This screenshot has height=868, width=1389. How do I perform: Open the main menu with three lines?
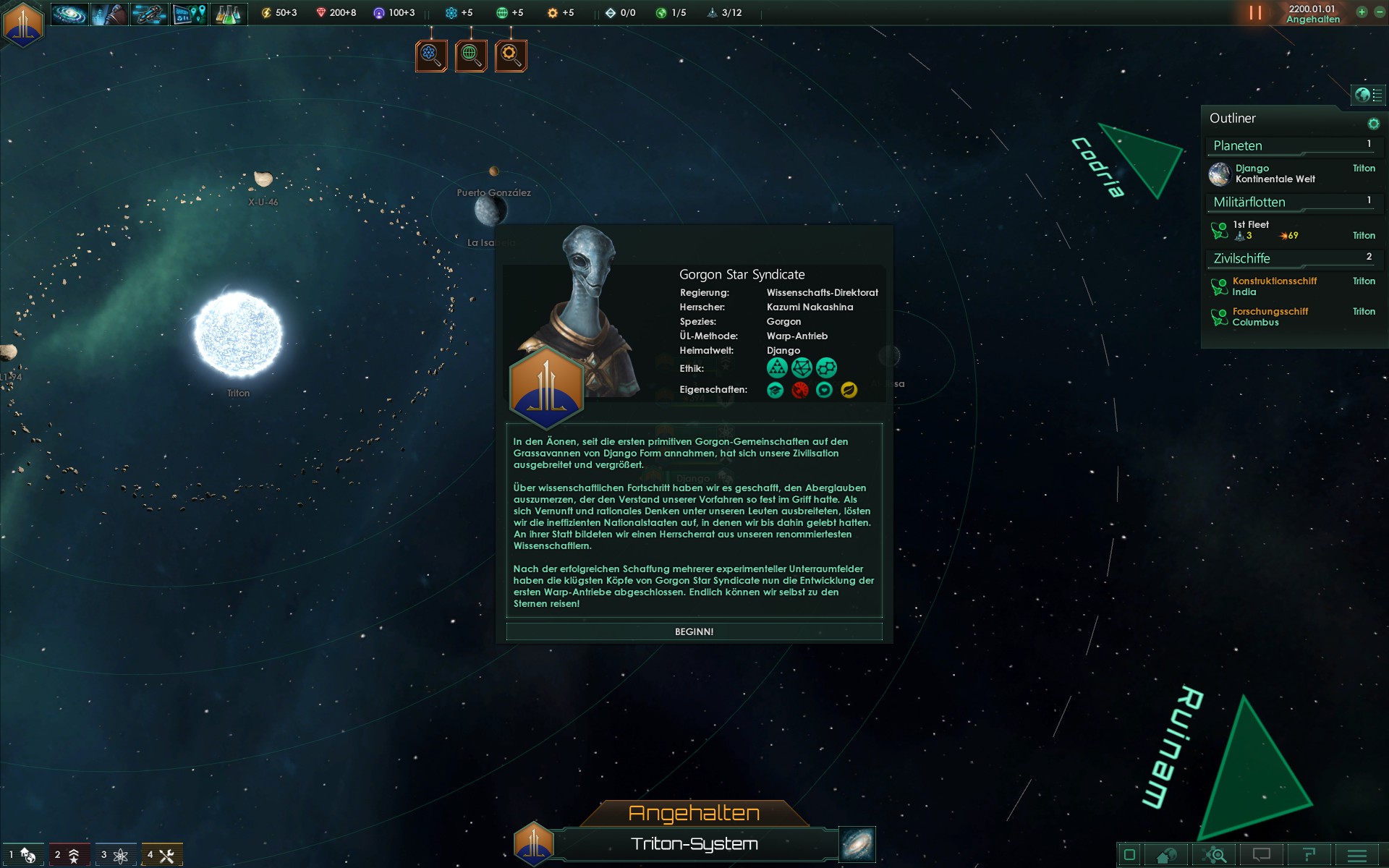tap(1356, 855)
